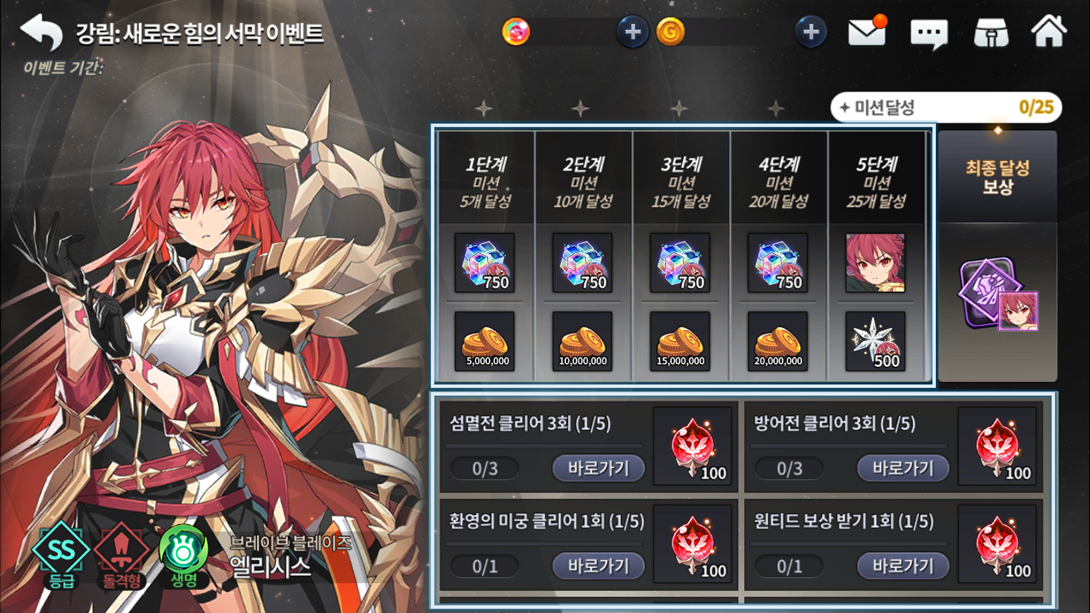Inspect the 500 star crystal reward
Image resolution: width=1090 pixels, height=613 pixels.
click(875, 342)
